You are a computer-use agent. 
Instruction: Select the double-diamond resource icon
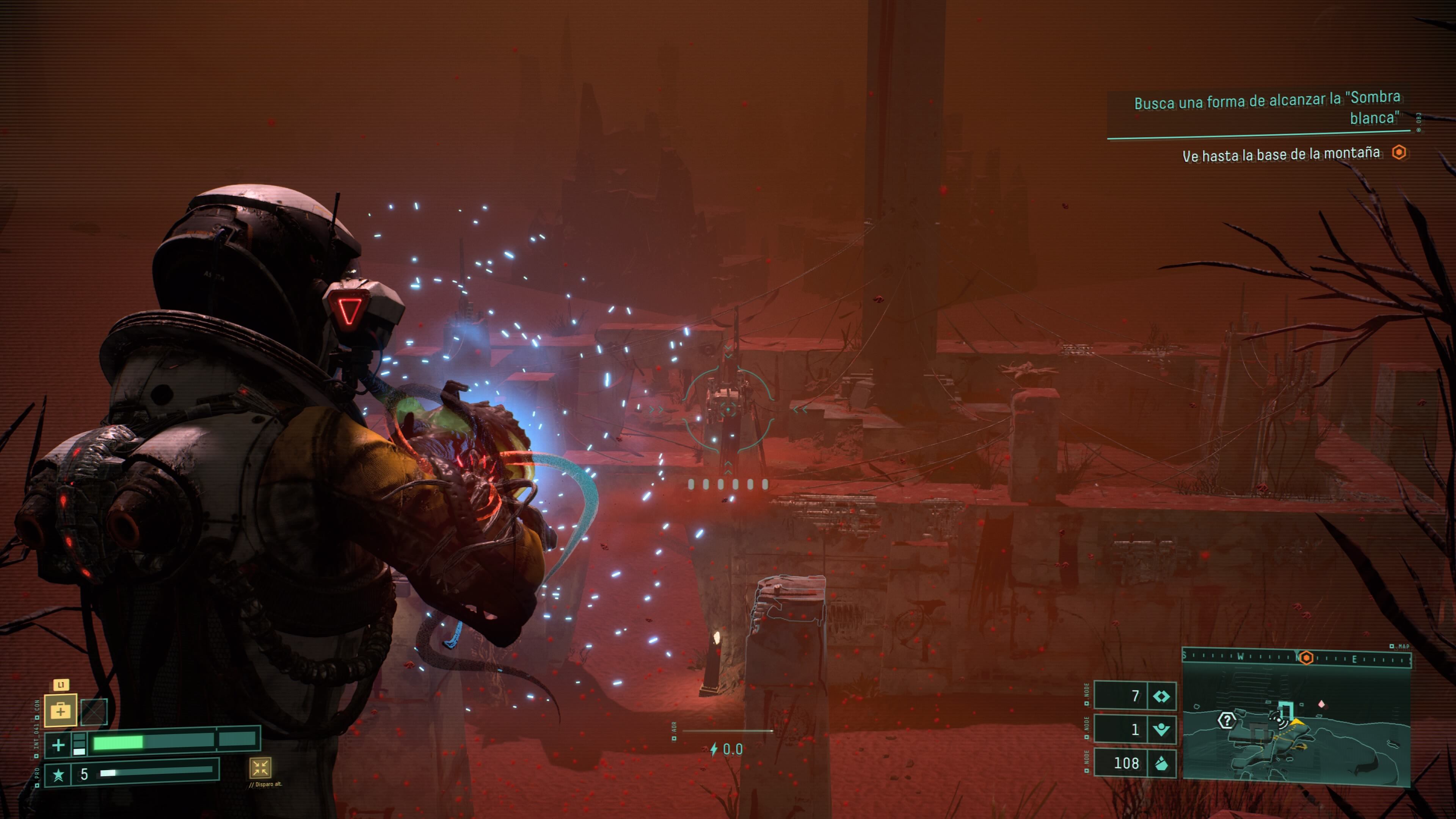pos(1161,697)
